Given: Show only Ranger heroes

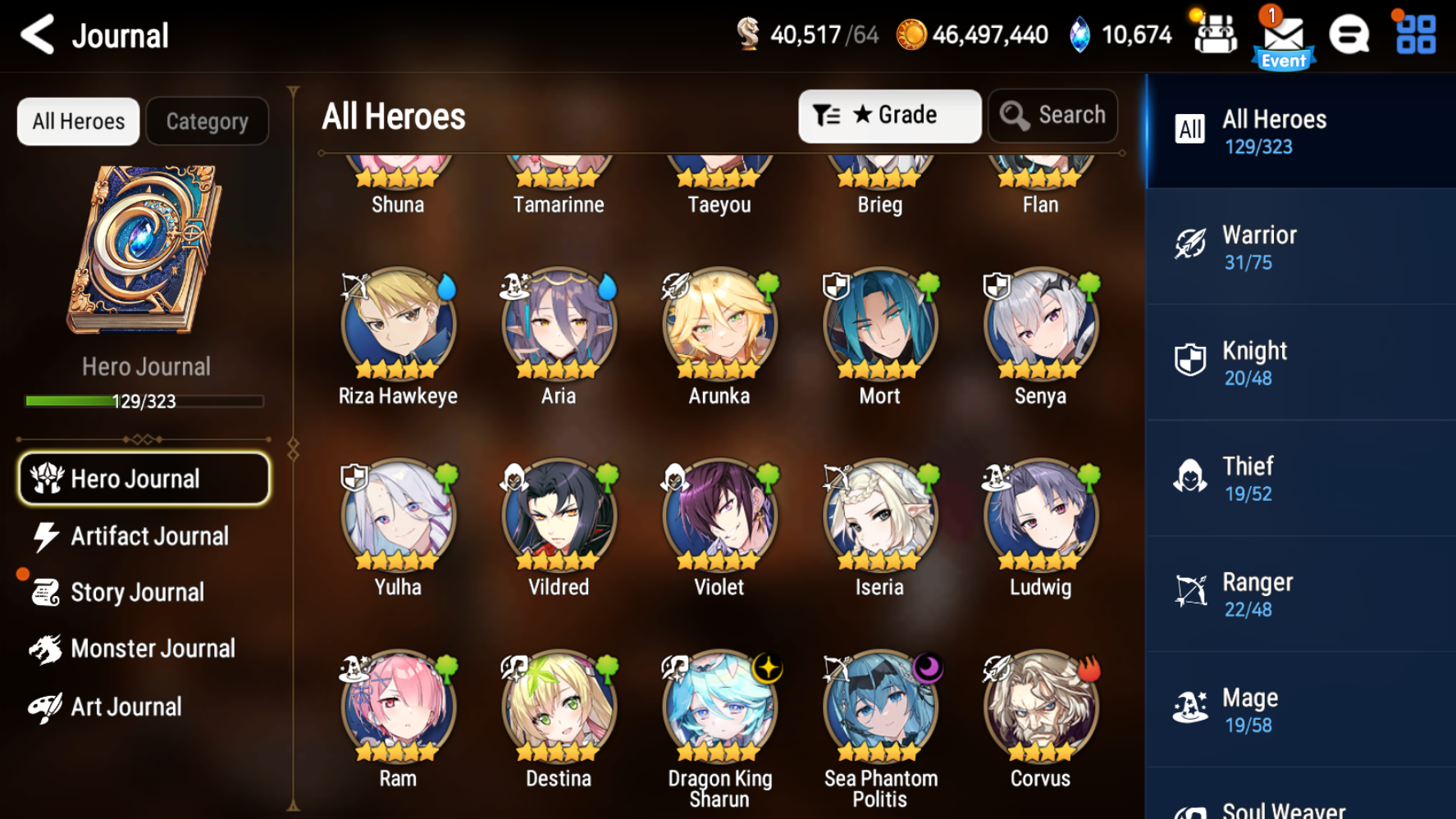Looking at the screenshot, I should pos(1299,594).
